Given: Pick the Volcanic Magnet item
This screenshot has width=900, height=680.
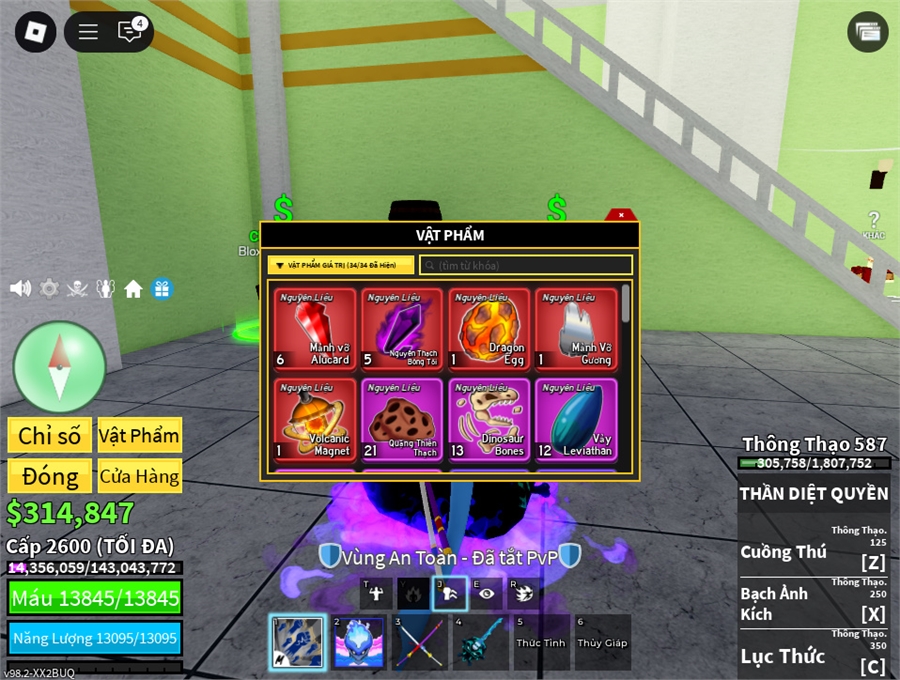Looking at the screenshot, I should [x=315, y=419].
